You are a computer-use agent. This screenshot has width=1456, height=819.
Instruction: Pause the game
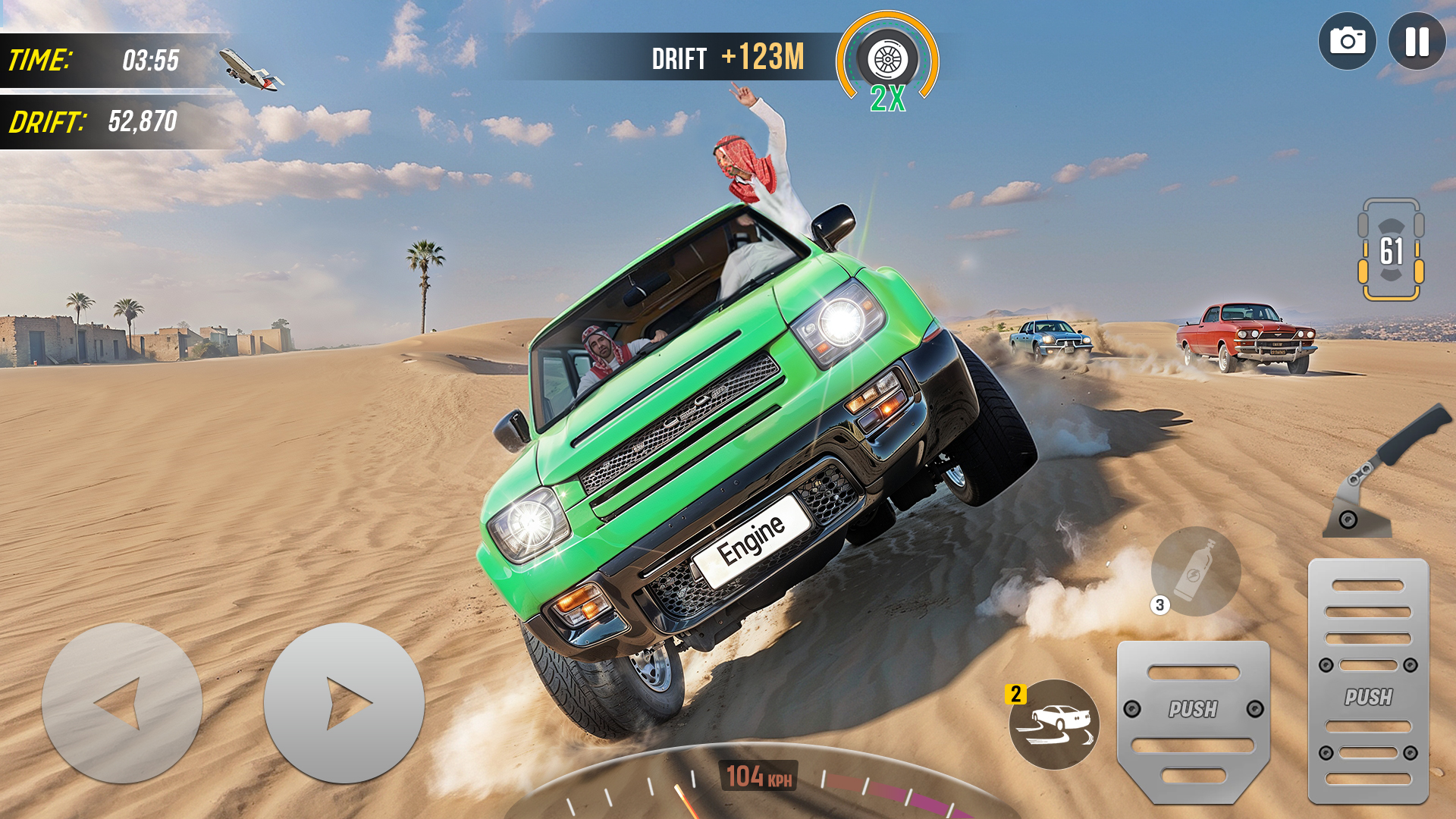pos(1417,42)
